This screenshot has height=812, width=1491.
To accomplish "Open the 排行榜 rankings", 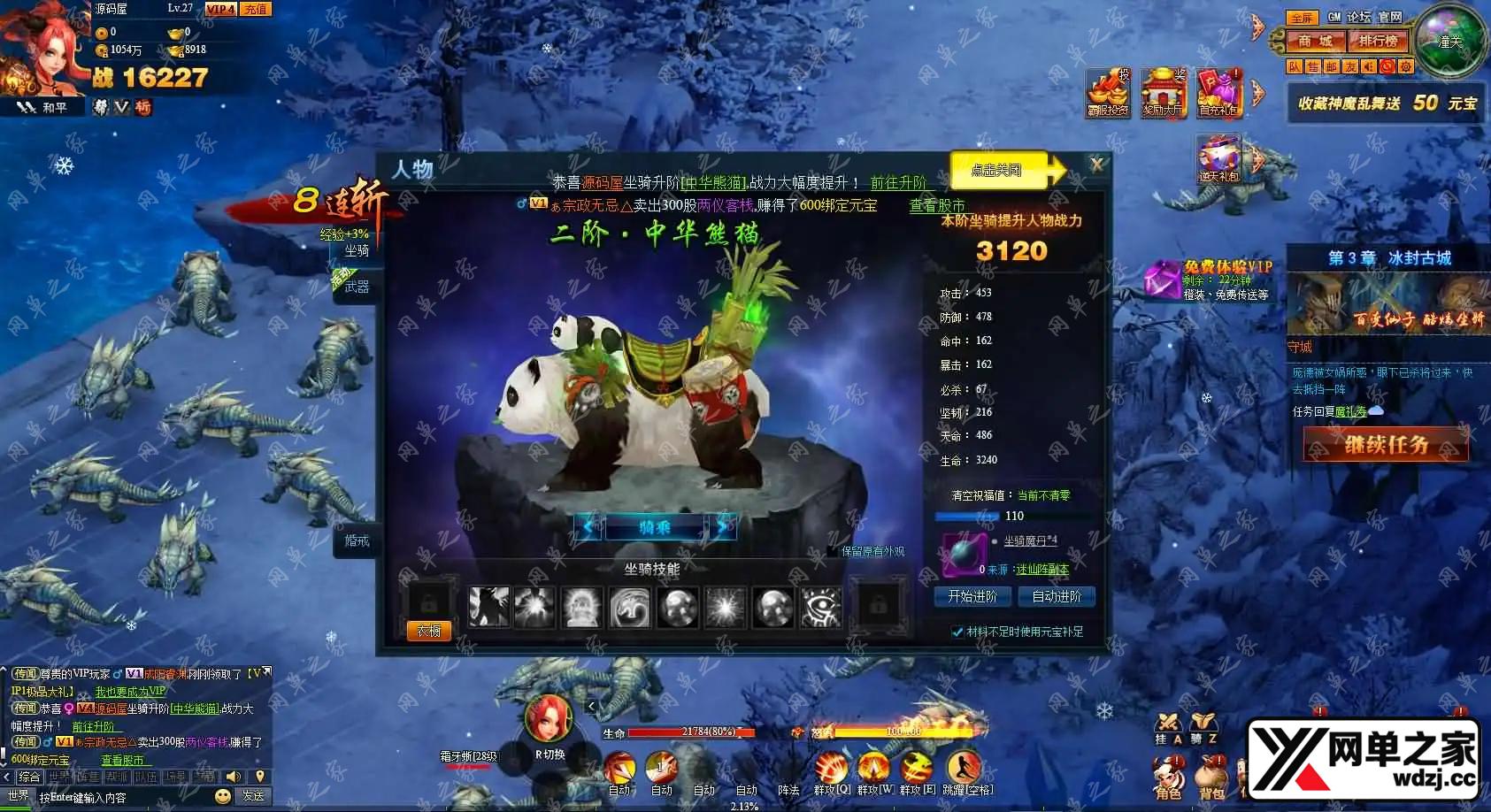I will [x=1378, y=41].
